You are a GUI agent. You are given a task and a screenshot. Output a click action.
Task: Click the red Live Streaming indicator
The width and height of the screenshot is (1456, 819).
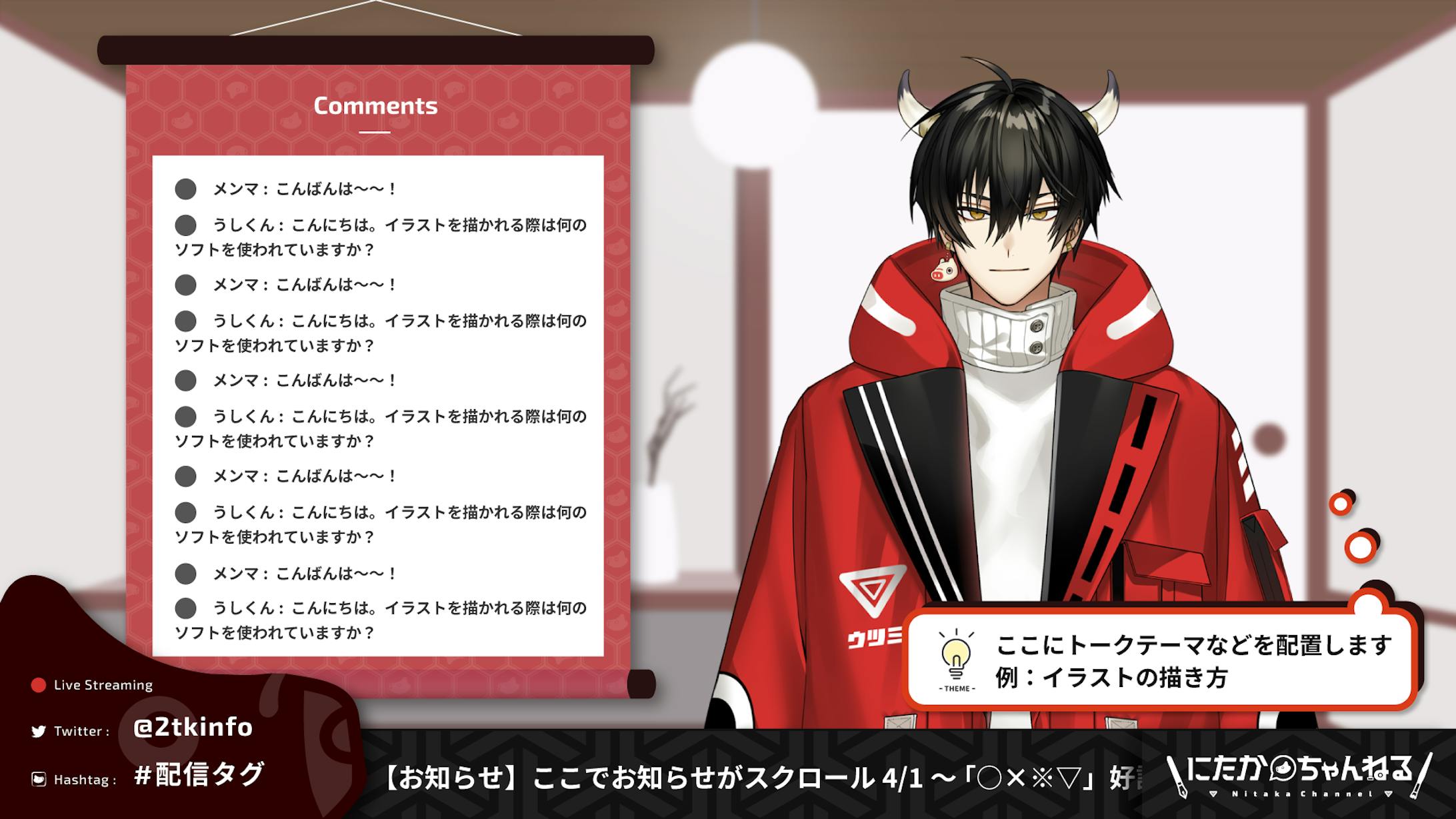coord(39,685)
